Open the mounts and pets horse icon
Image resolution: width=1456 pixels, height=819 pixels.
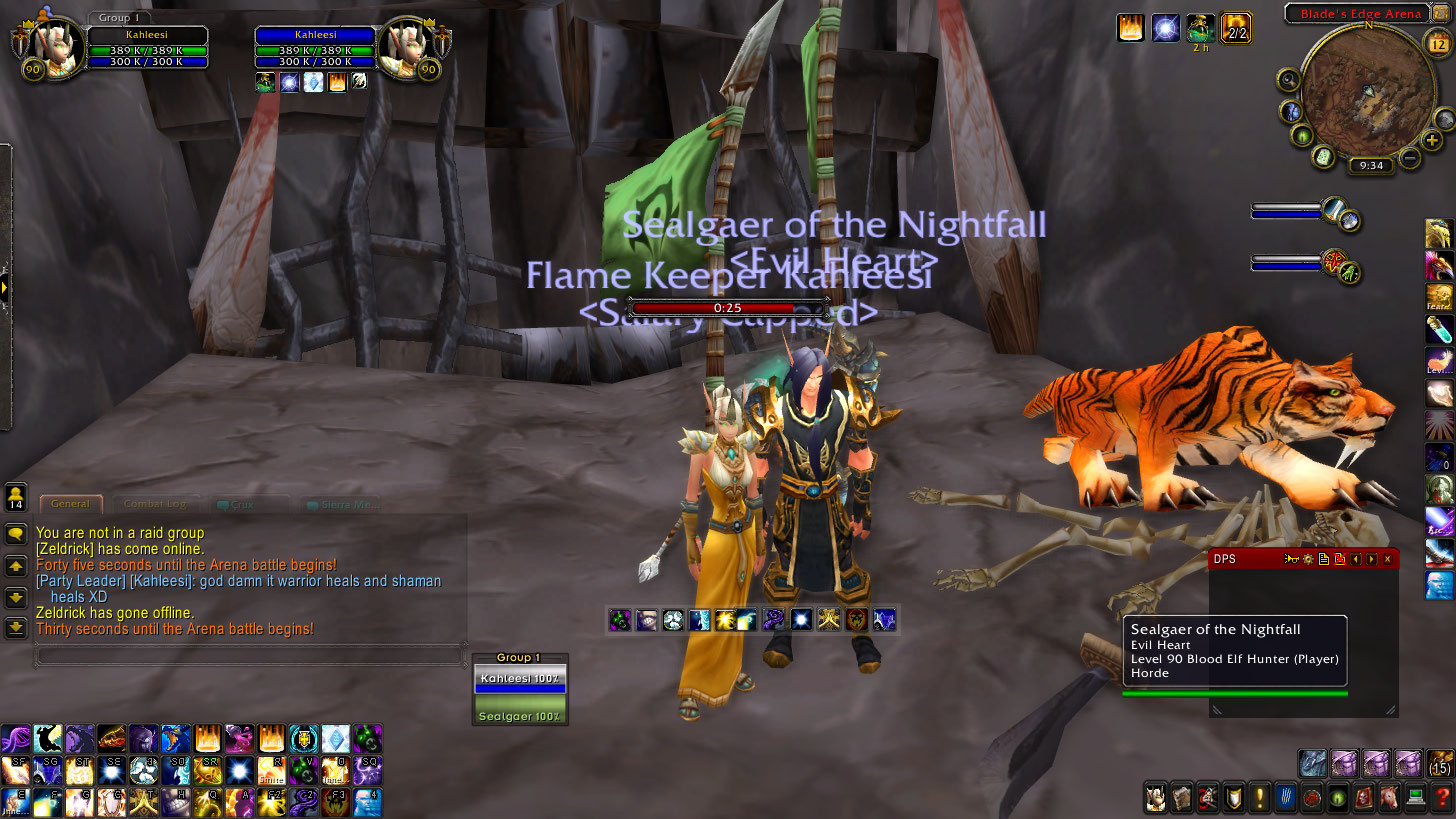[1389, 798]
